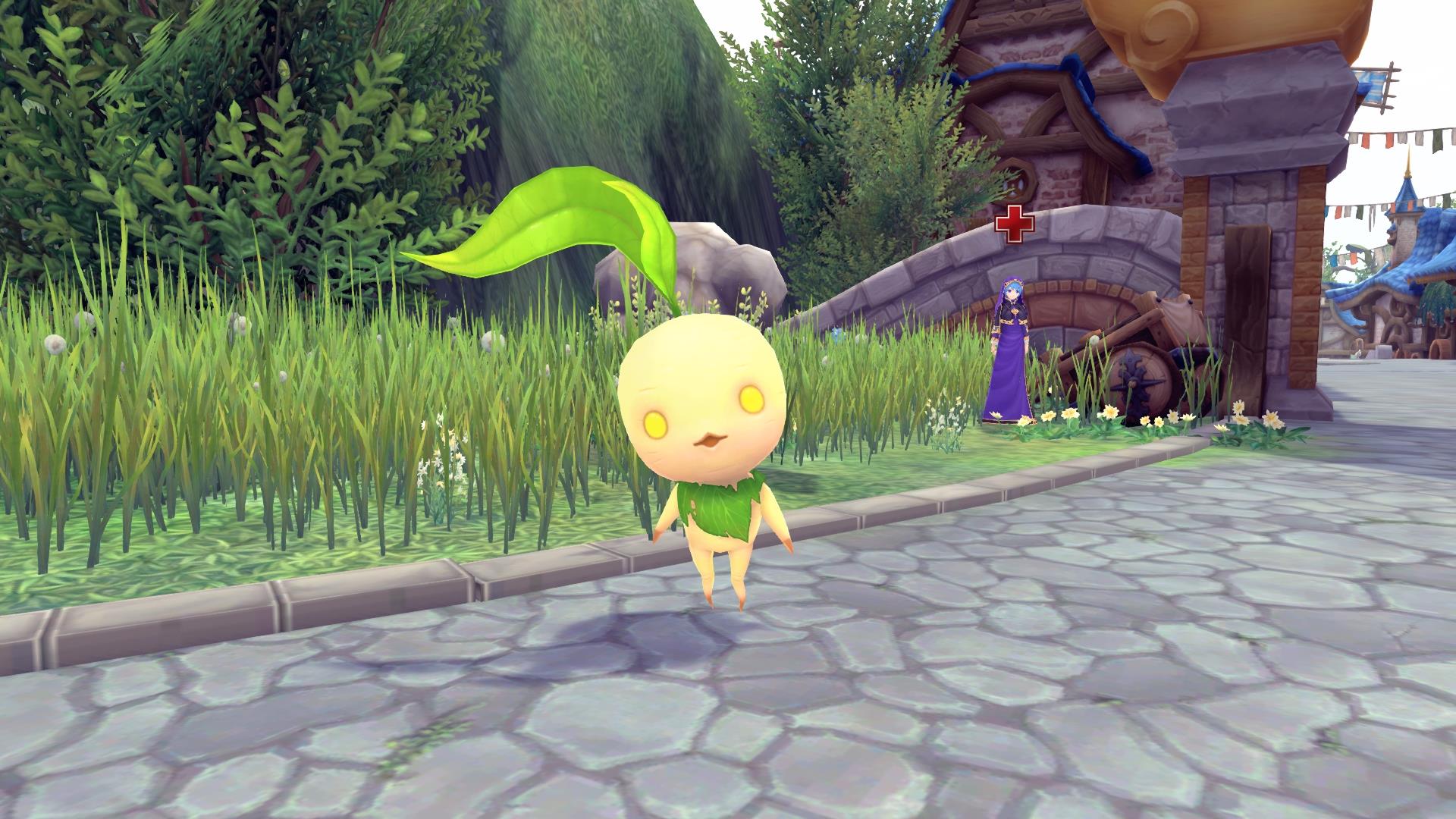Click the red cross healer marker
The height and width of the screenshot is (819, 1456).
pyautogui.click(x=1014, y=224)
